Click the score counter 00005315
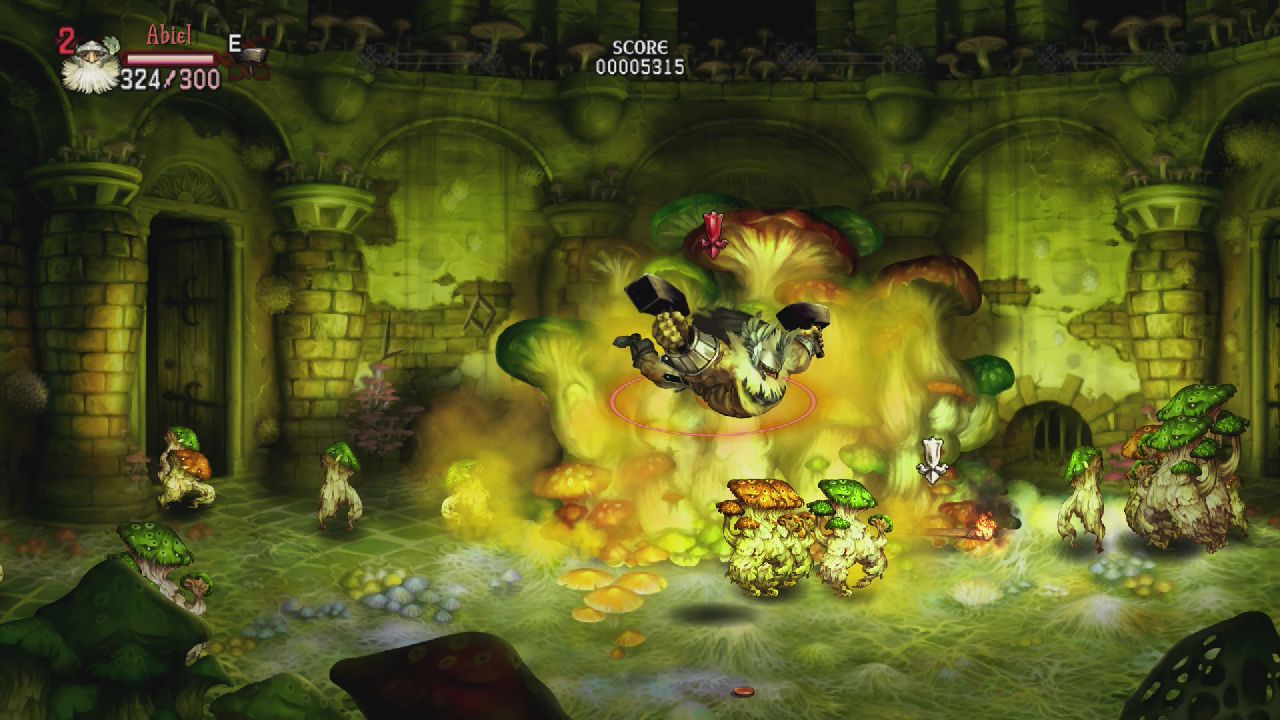Viewport: 1280px width, 720px height. pos(640,66)
